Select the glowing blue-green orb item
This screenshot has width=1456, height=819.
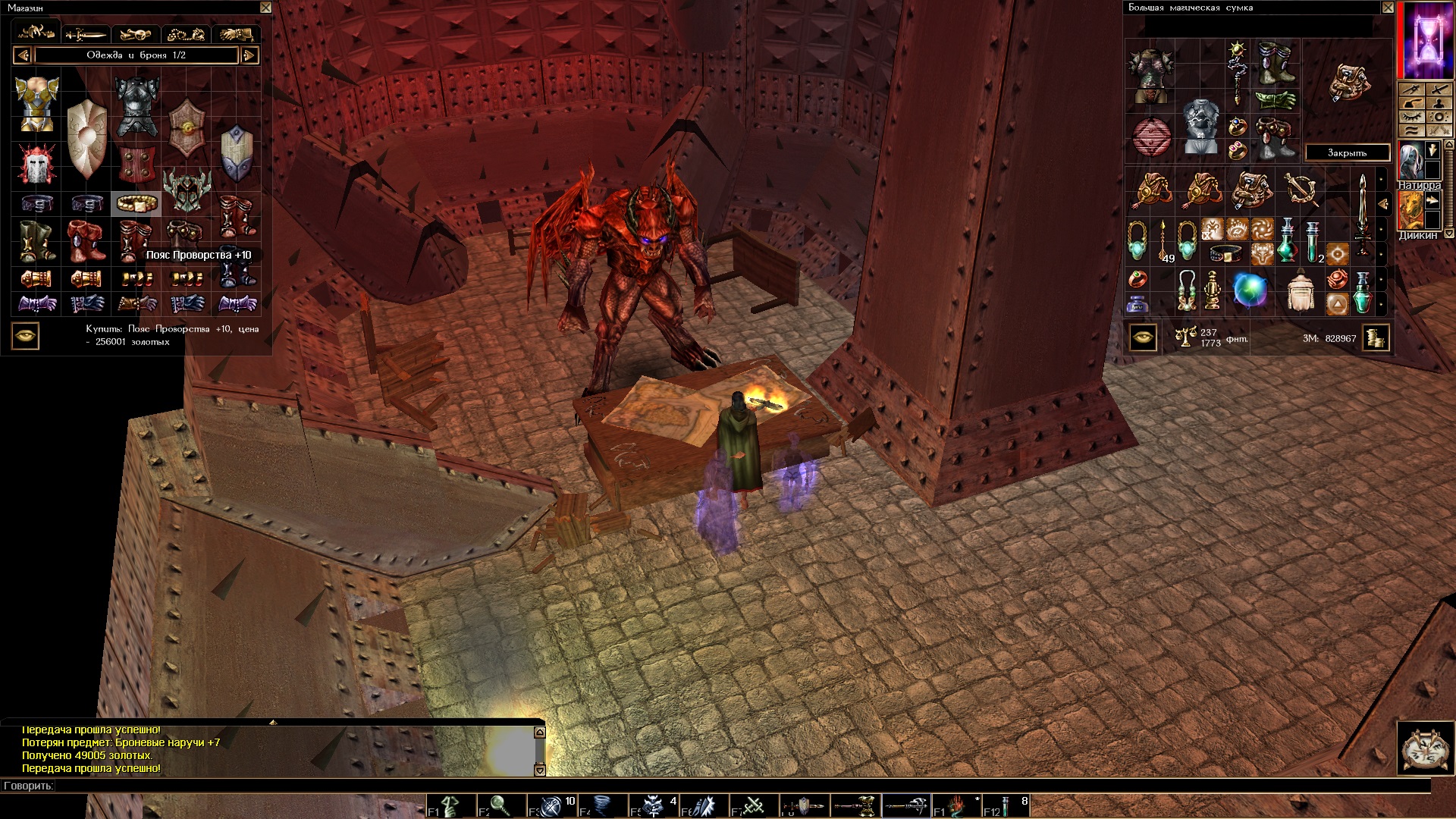point(1250,291)
